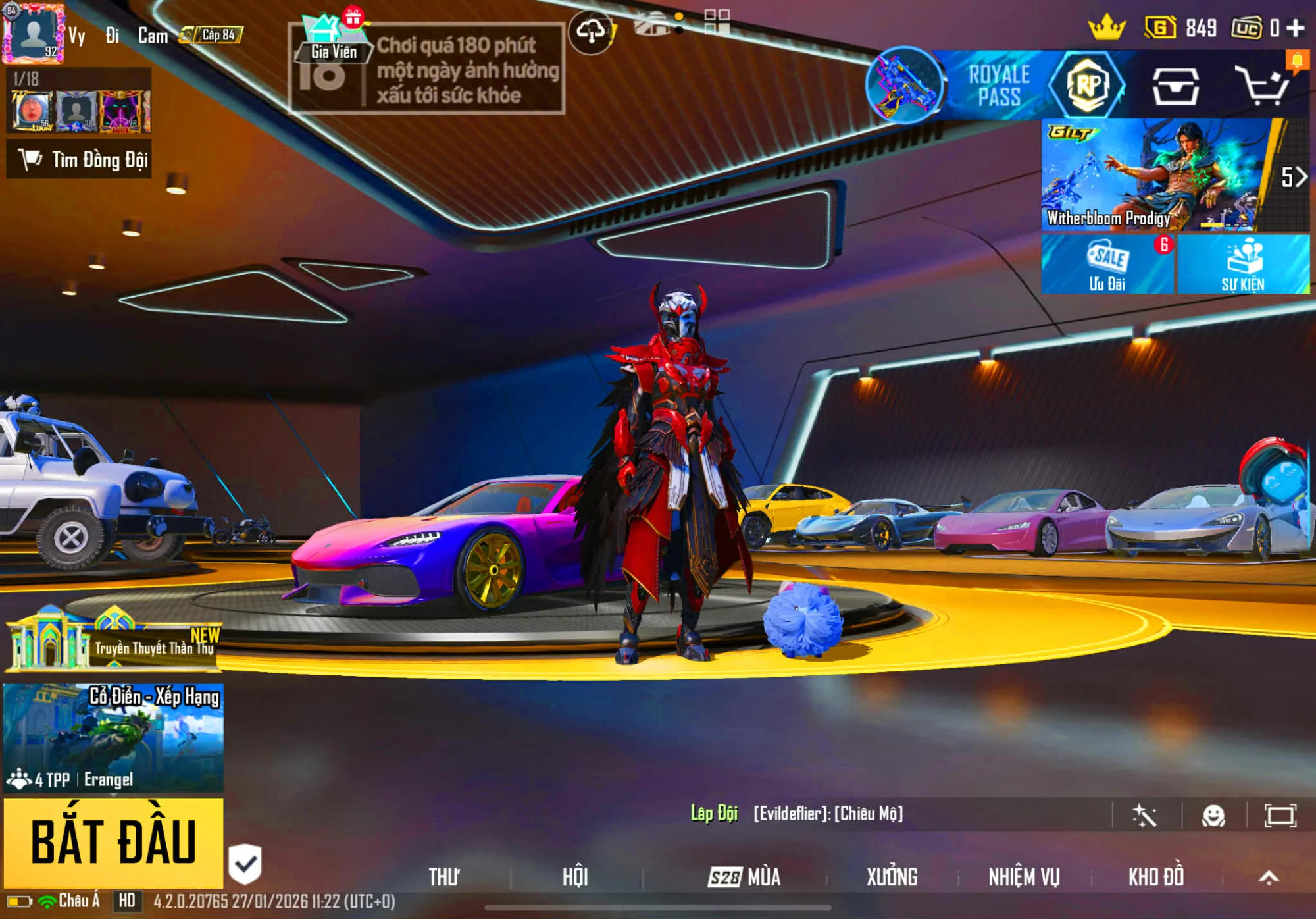Image resolution: width=1316 pixels, height=919 pixels.
Task: Click Tìm Đồng Đội to find teammates
Action: point(79,159)
